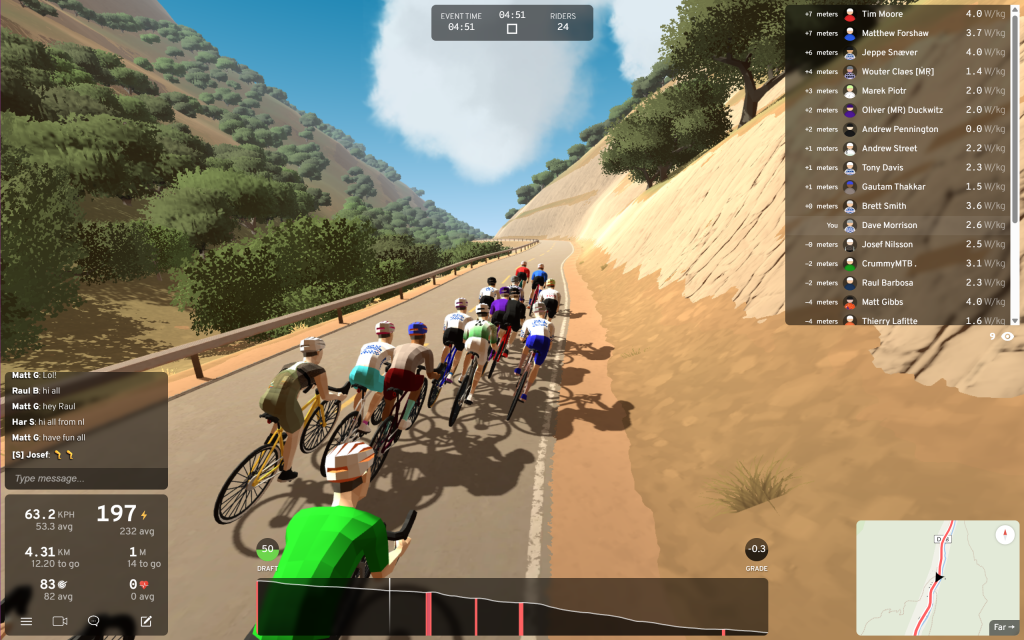Open the chat bubble icon
The width and height of the screenshot is (1024, 640).
click(93, 621)
